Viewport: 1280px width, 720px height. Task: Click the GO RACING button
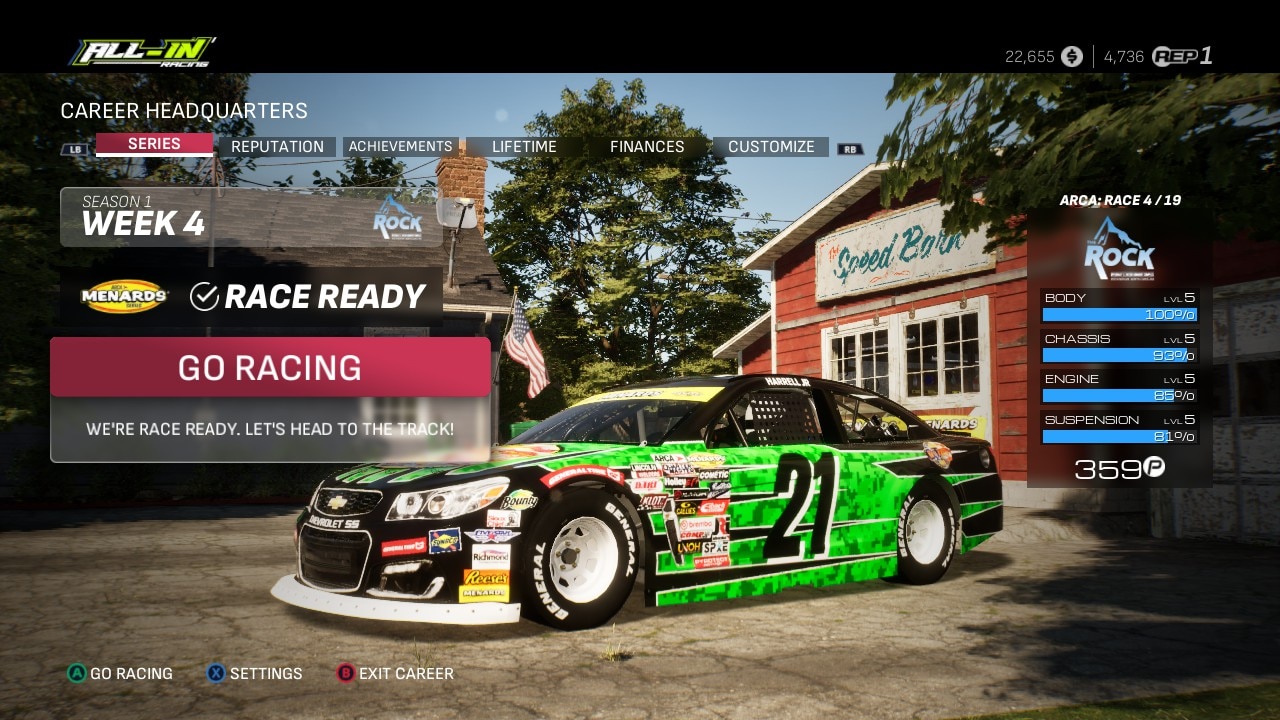(x=270, y=367)
